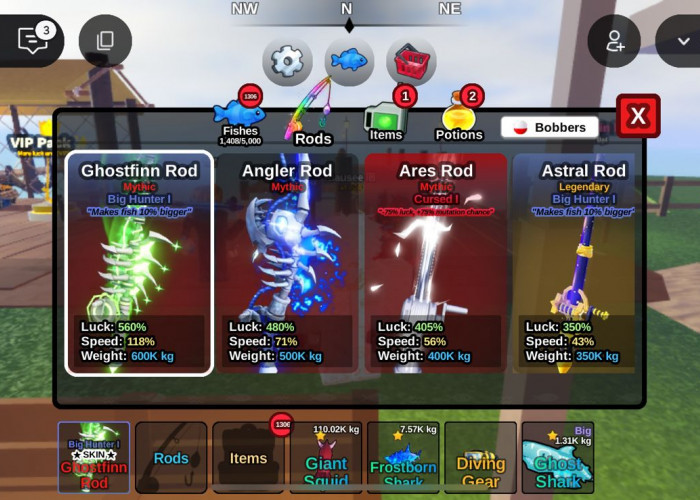Close the rods inventory with the red X
The height and width of the screenshot is (500, 700).
638,117
